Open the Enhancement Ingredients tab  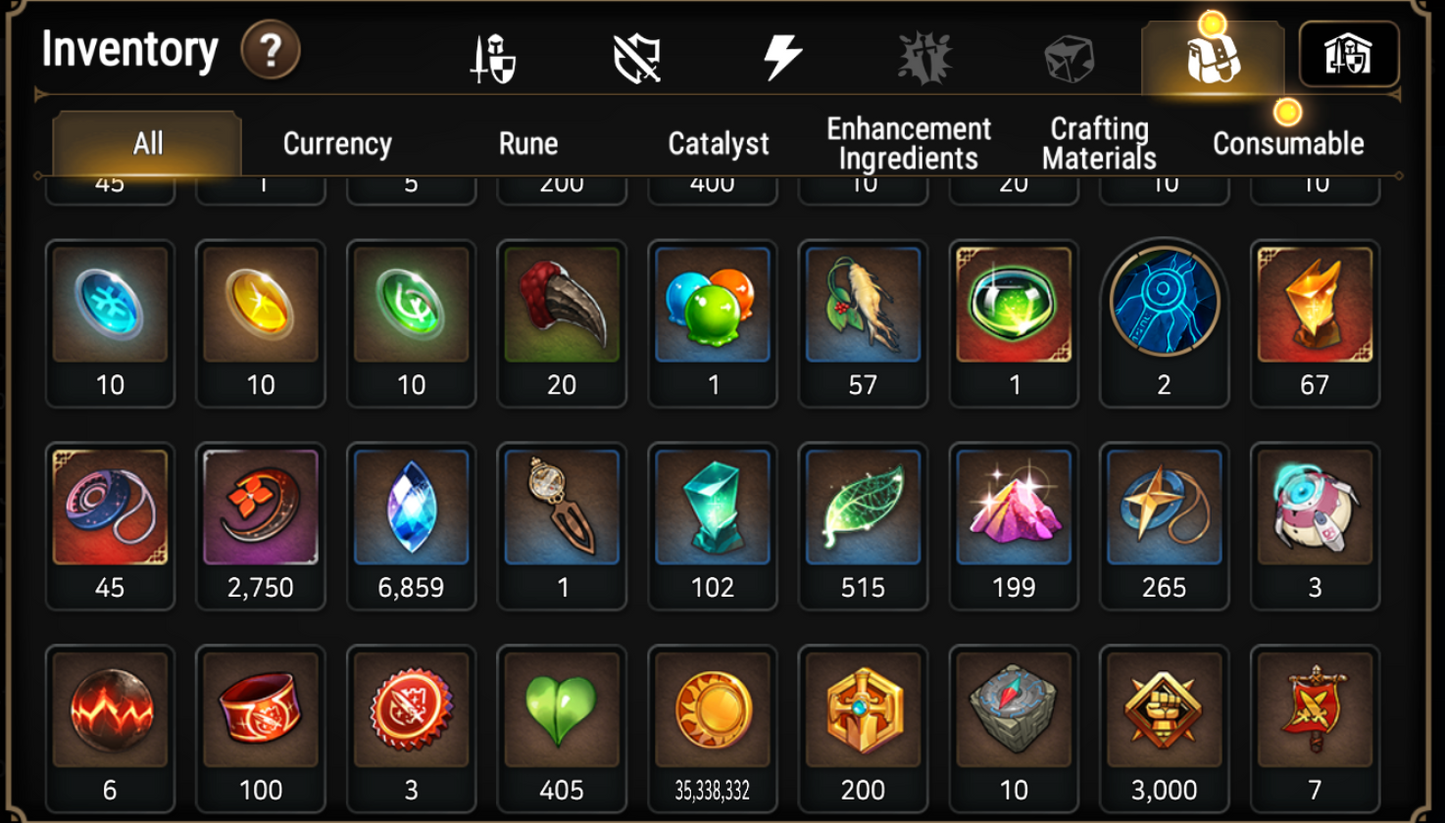tap(906, 143)
